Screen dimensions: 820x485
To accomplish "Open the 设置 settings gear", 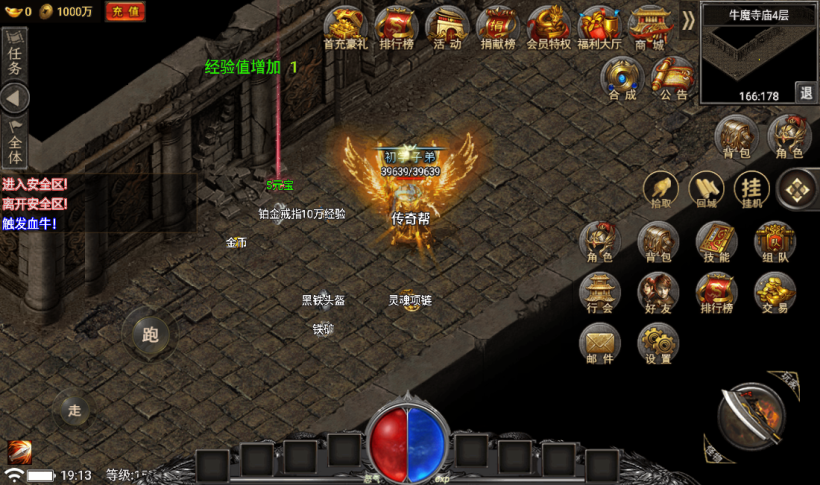I will tap(658, 345).
